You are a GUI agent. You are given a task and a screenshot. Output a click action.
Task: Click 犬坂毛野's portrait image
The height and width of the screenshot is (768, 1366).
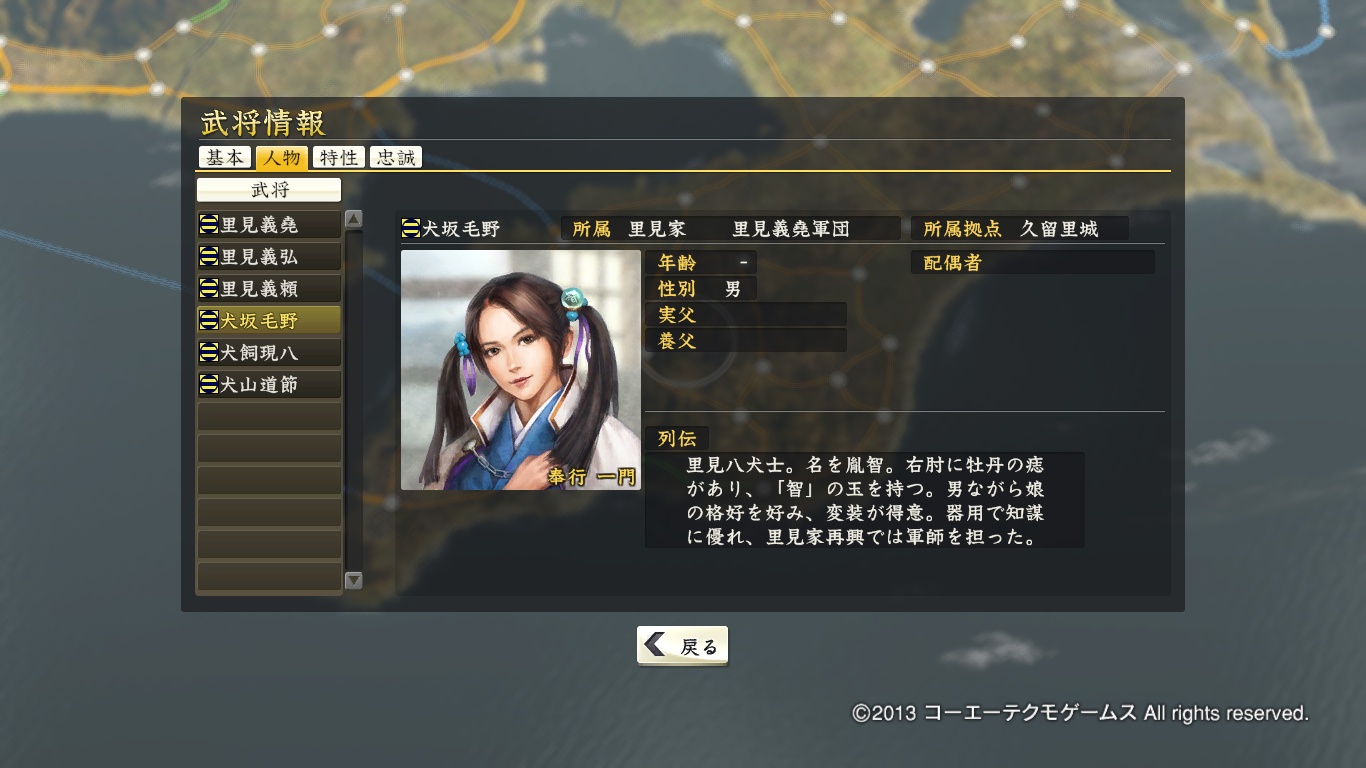pyautogui.click(x=520, y=370)
